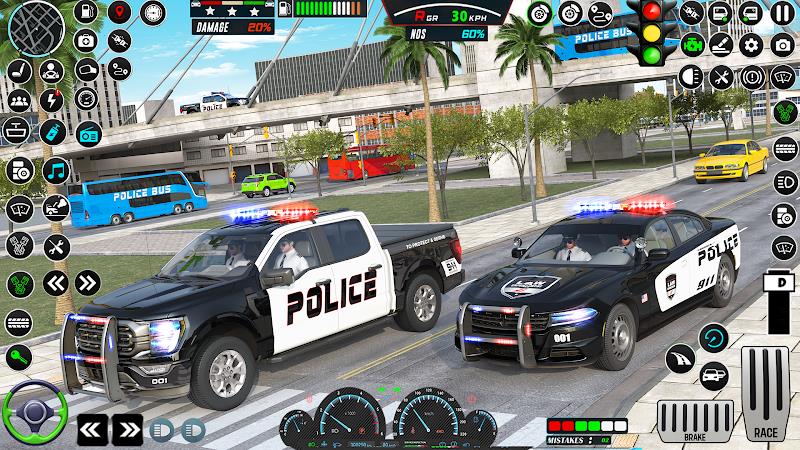This screenshot has height=450, width=800.
Task: Tap the passengers group icon
Action: 19,100
